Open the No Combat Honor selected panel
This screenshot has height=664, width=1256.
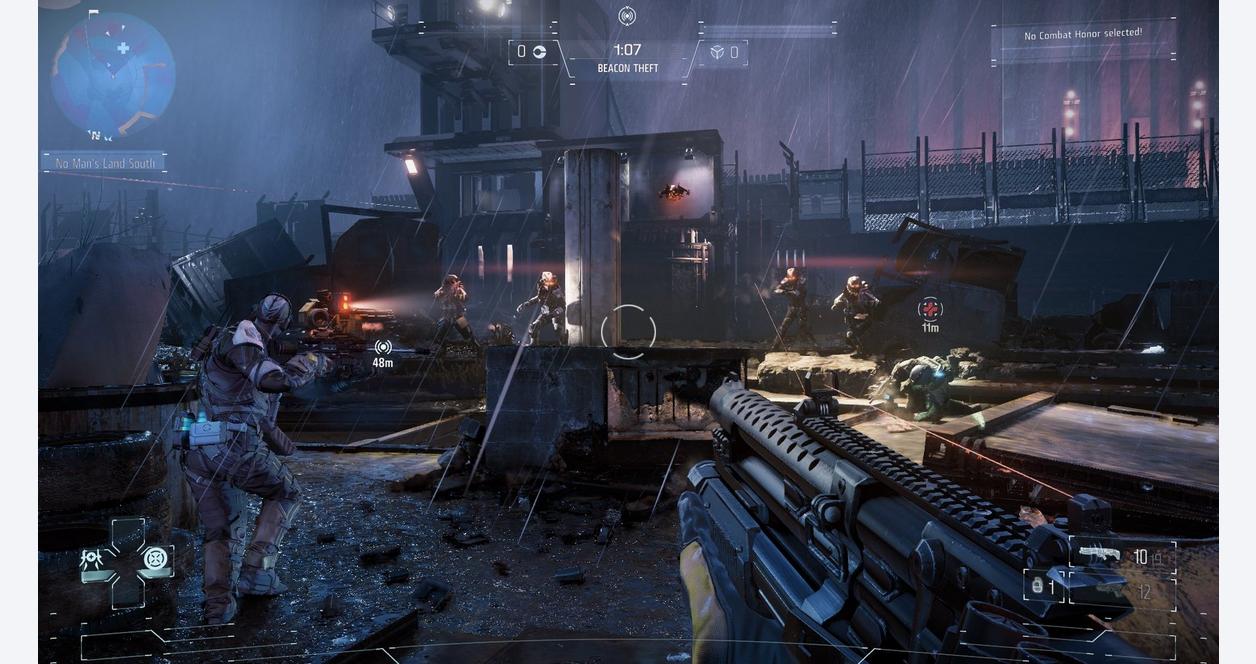coord(1083,35)
